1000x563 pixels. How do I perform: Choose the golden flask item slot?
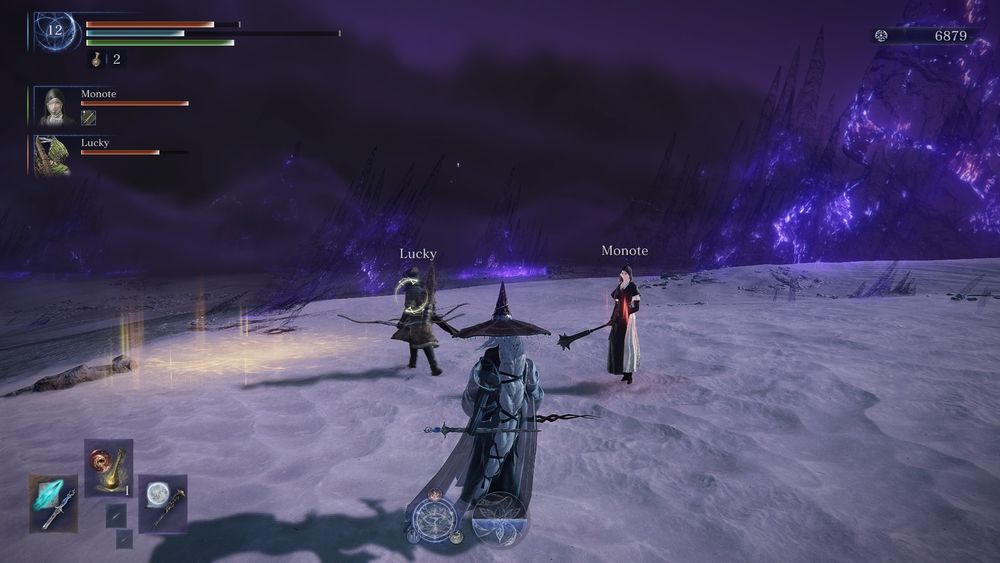click(x=108, y=468)
